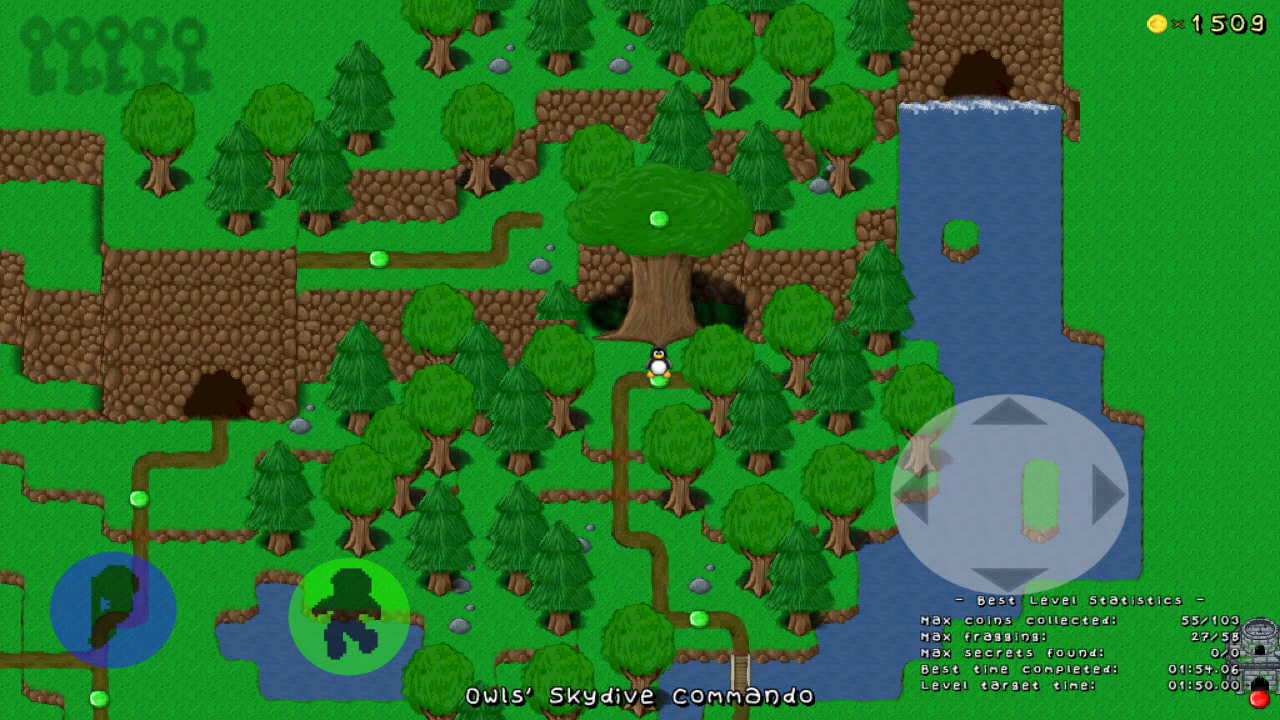Tap the D-pad right arrow
This screenshot has height=720, width=1280.
[x=1106, y=494]
